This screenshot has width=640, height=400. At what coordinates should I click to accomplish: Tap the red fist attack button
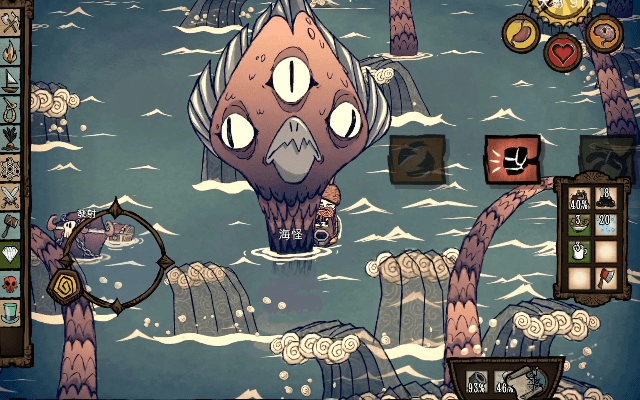tap(505, 159)
